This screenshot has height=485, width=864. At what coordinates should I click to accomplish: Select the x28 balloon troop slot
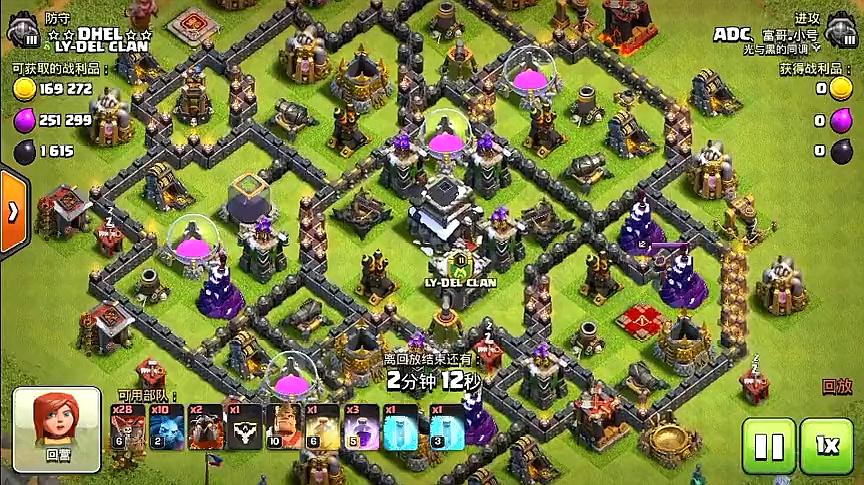(x=127, y=427)
